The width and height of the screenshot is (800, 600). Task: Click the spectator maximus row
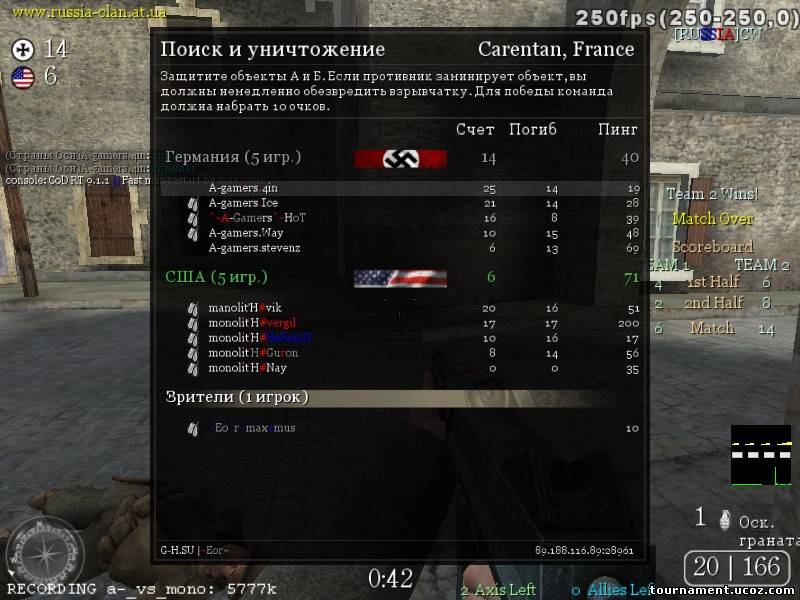(x=255, y=428)
